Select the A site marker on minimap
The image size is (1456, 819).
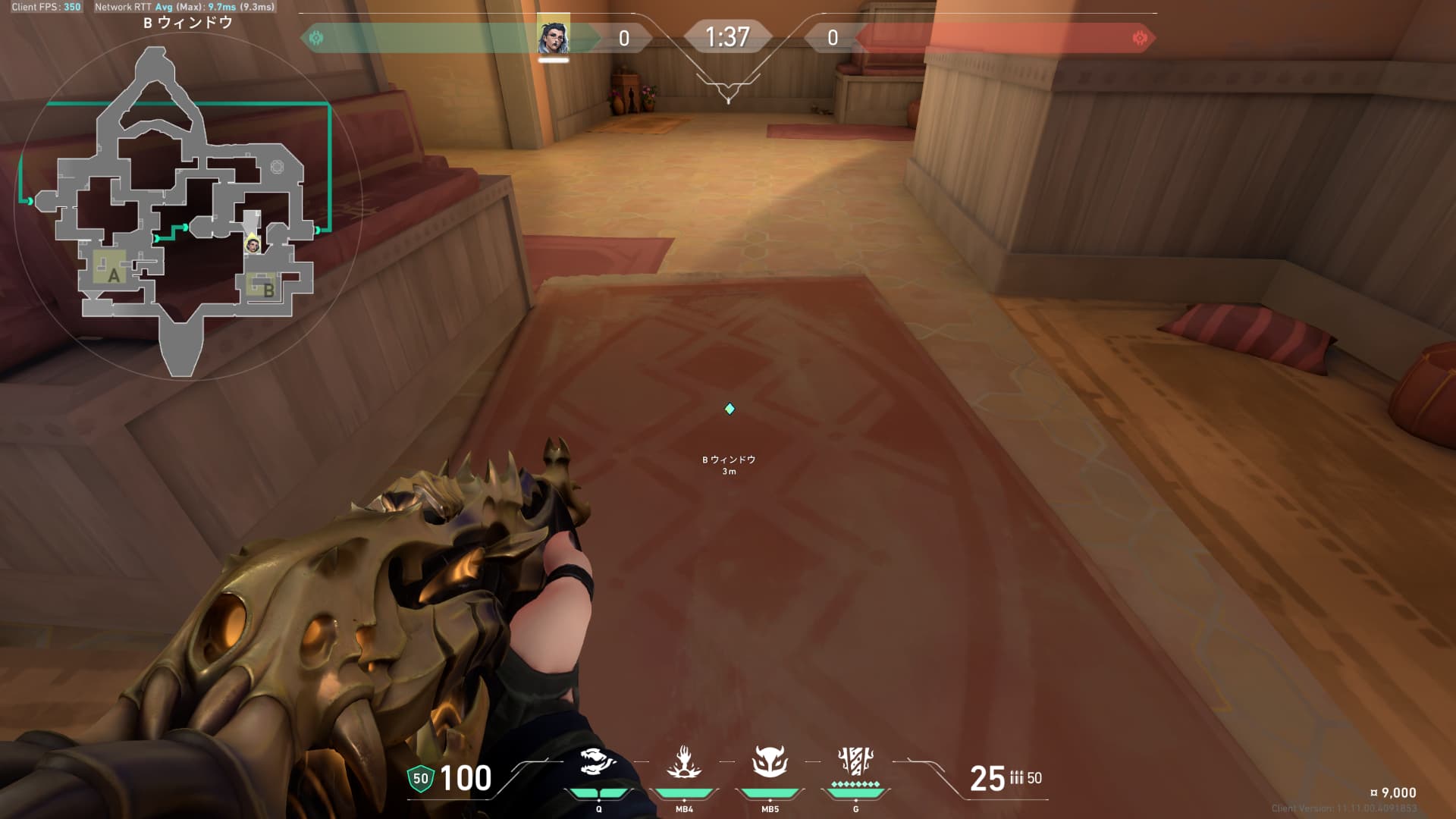(x=114, y=275)
